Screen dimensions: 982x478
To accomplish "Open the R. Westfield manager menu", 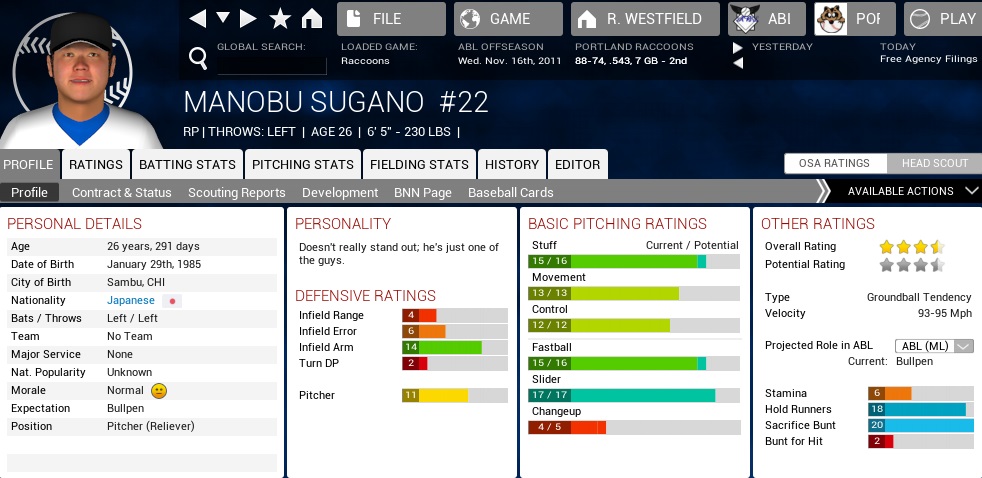I will point(645,19).
